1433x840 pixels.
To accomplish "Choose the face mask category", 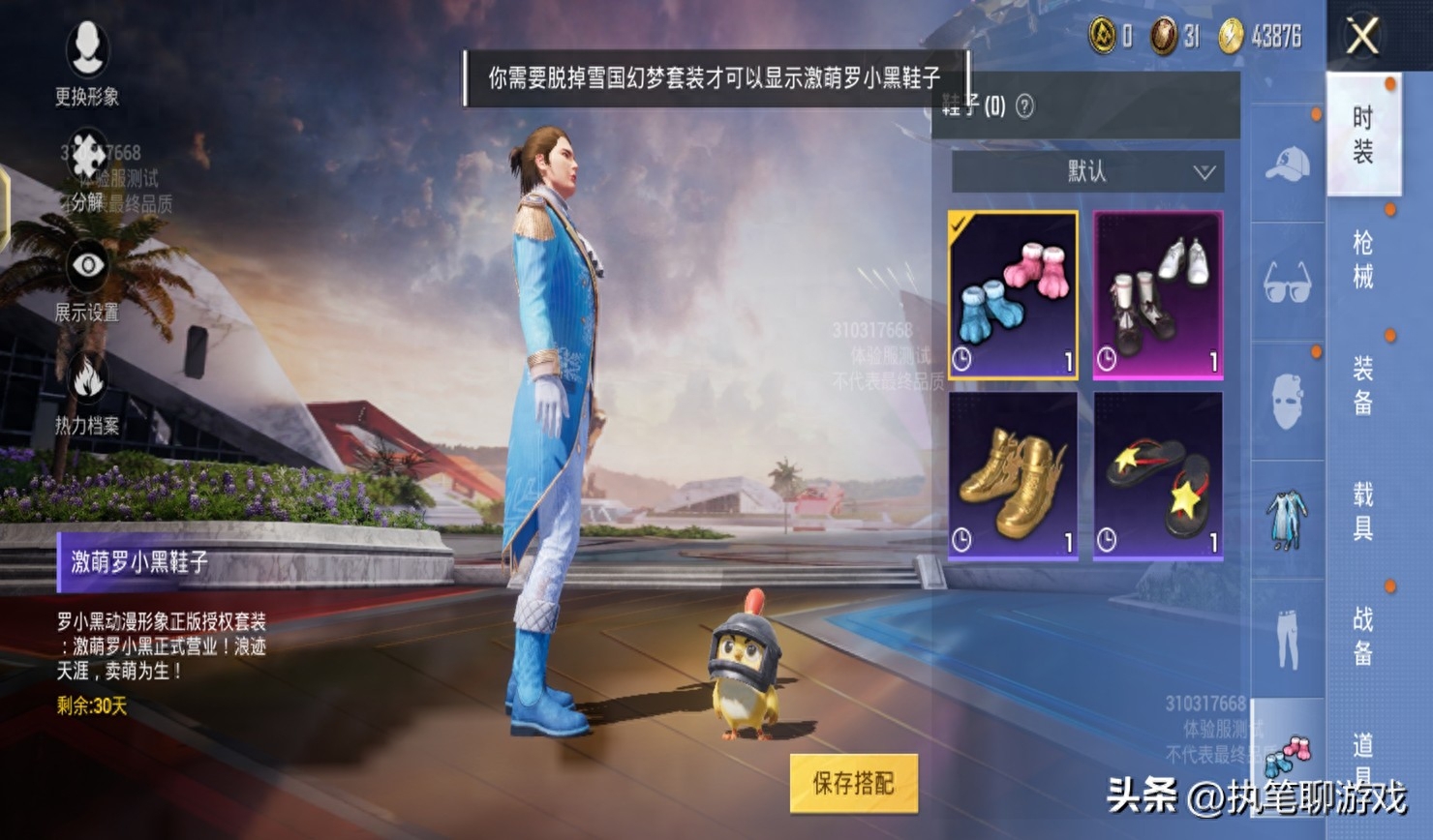I will pyautogui.click(x=1288, y=402).
